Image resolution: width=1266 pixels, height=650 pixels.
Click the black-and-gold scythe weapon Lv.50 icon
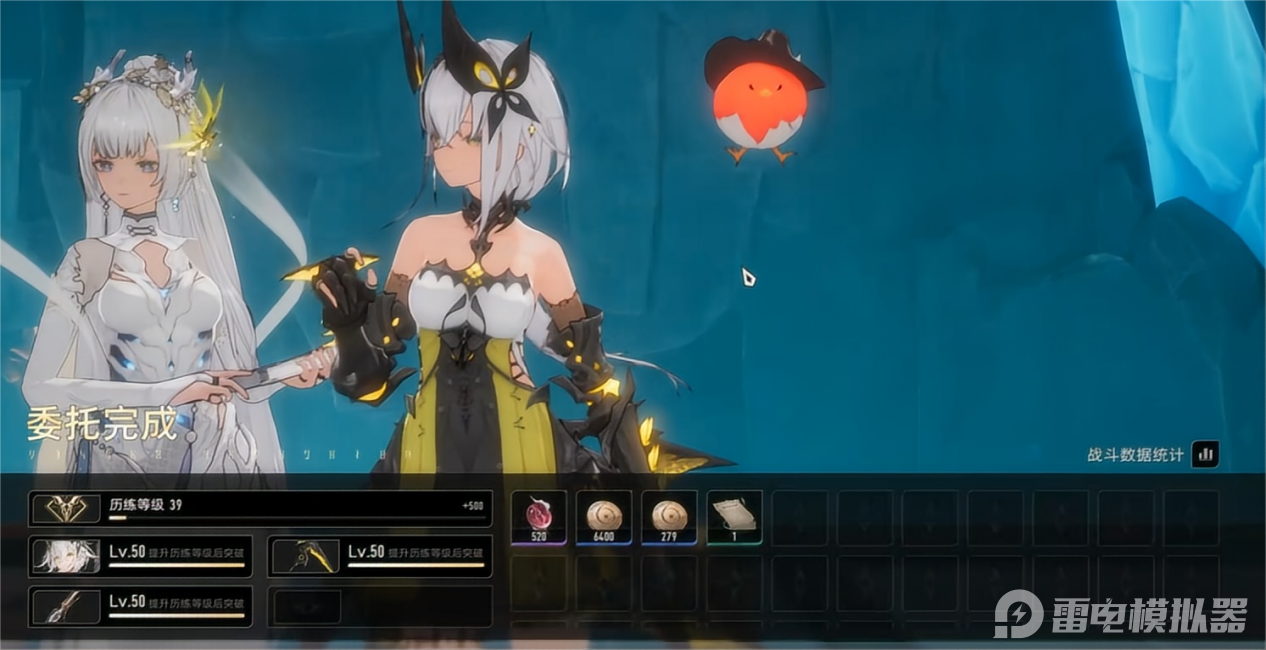click(x=305, y=555)
